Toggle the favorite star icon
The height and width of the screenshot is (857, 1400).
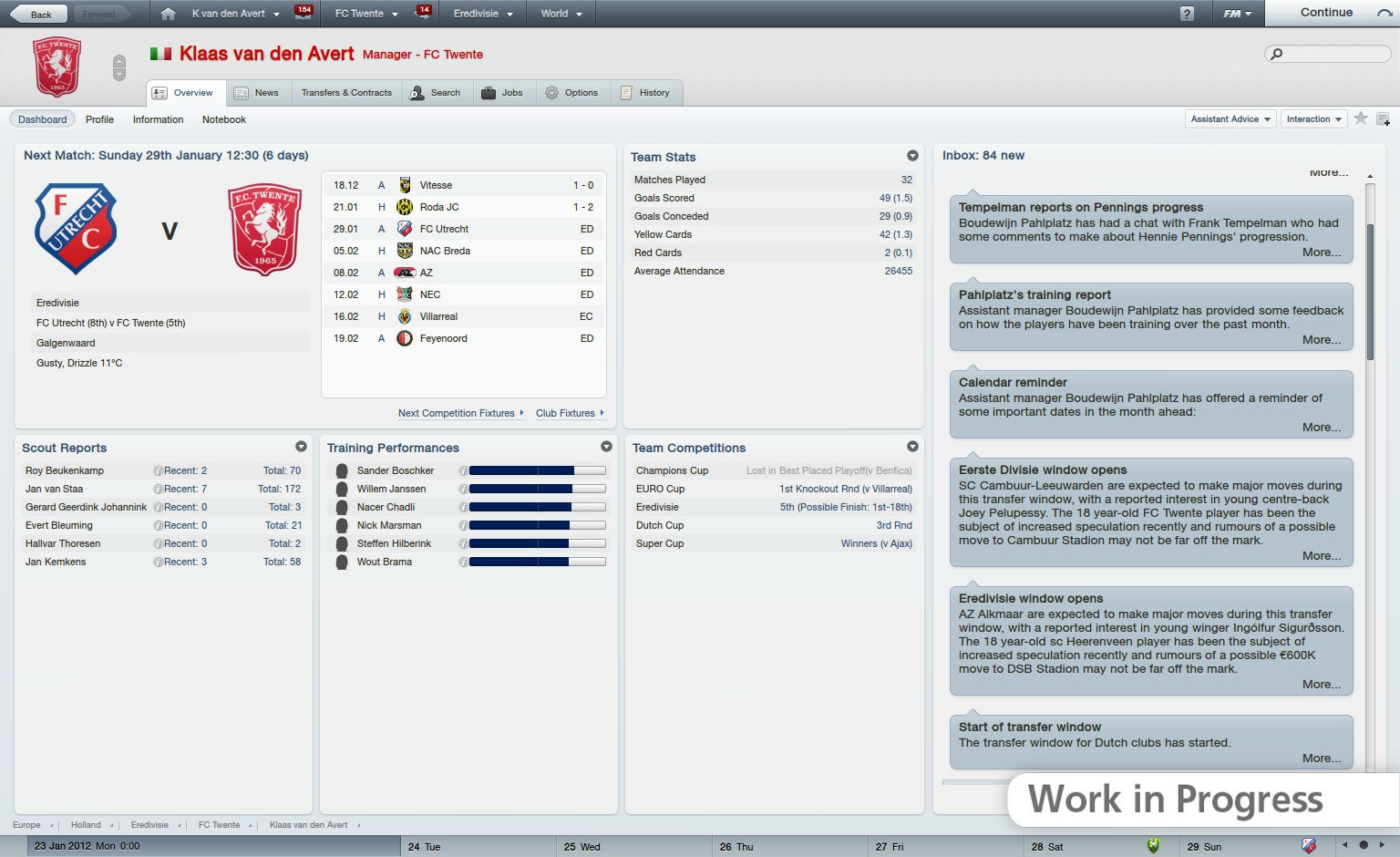click(x=1362, y=119)
